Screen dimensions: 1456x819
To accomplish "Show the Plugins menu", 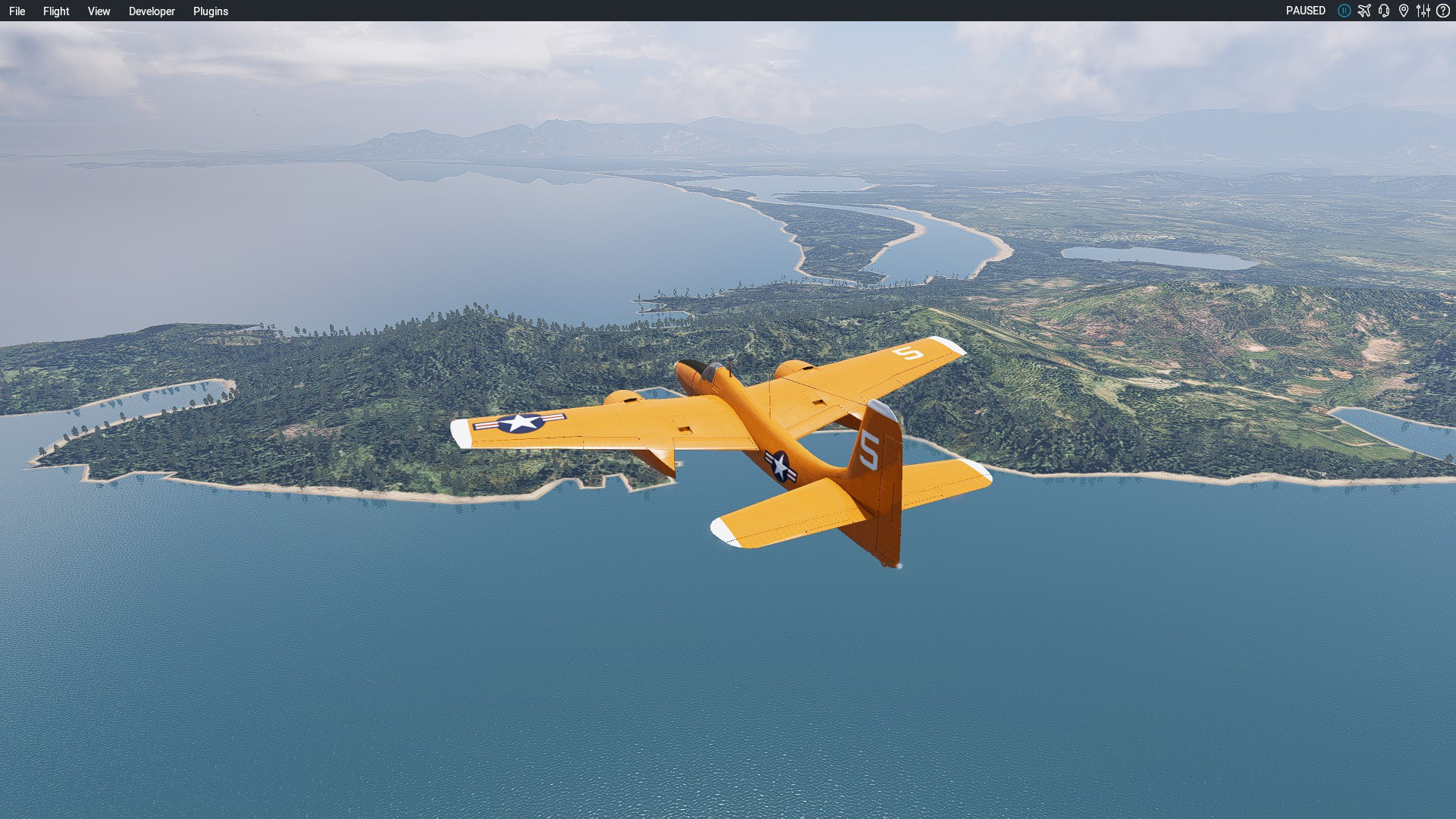I will [x=210, y=11].
